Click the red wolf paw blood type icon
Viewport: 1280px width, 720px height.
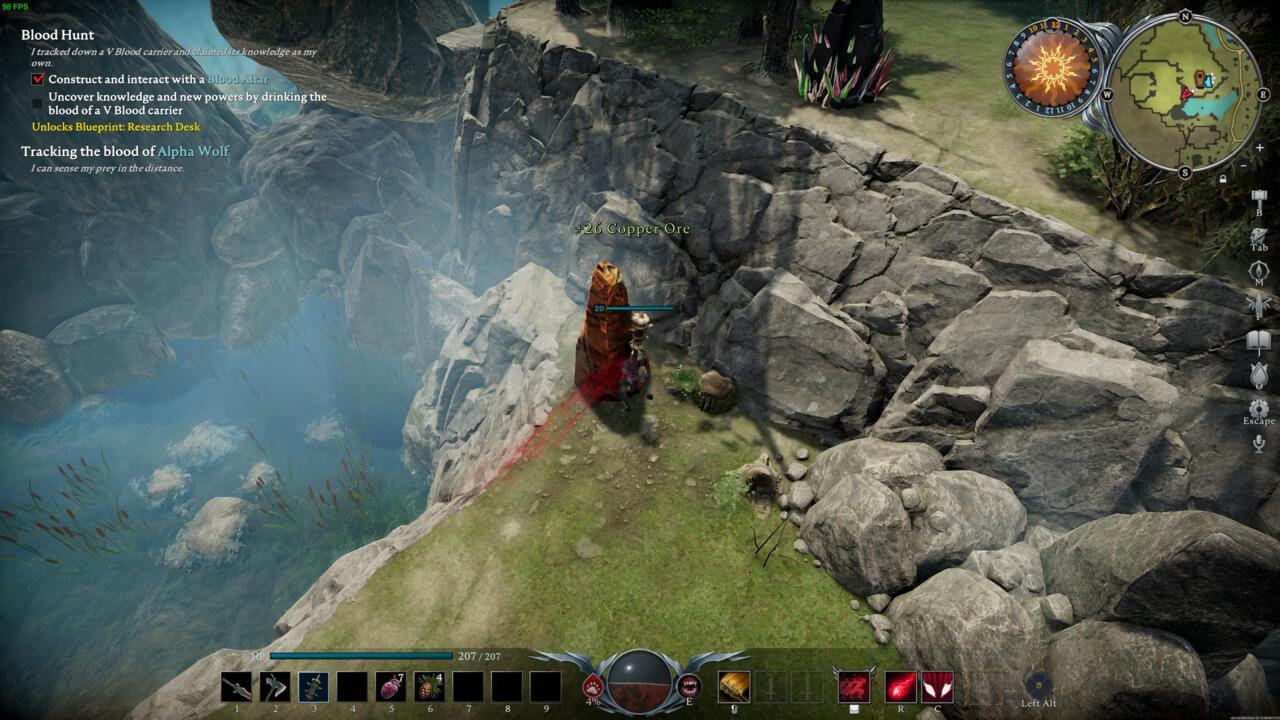[593, 685]
